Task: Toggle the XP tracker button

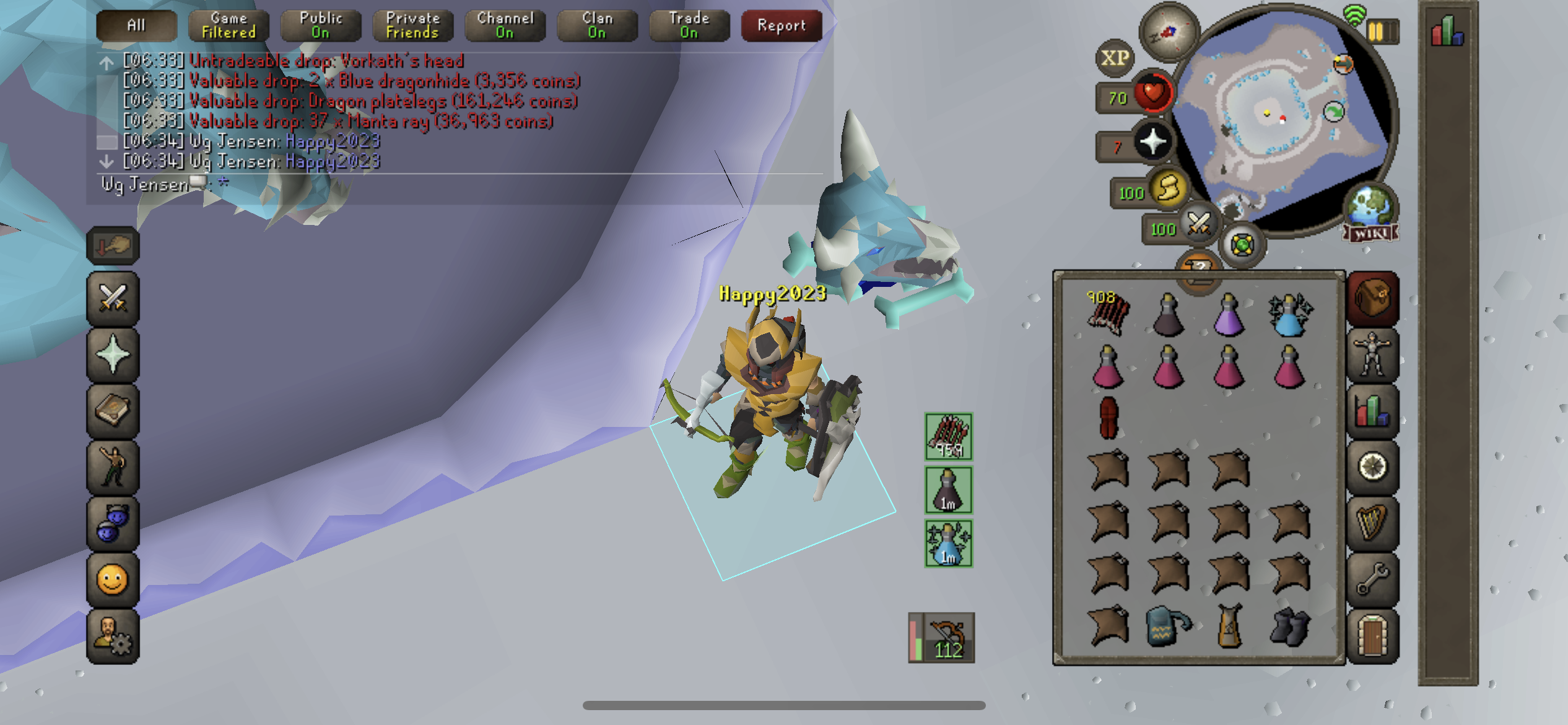Action: [1115, 58]
